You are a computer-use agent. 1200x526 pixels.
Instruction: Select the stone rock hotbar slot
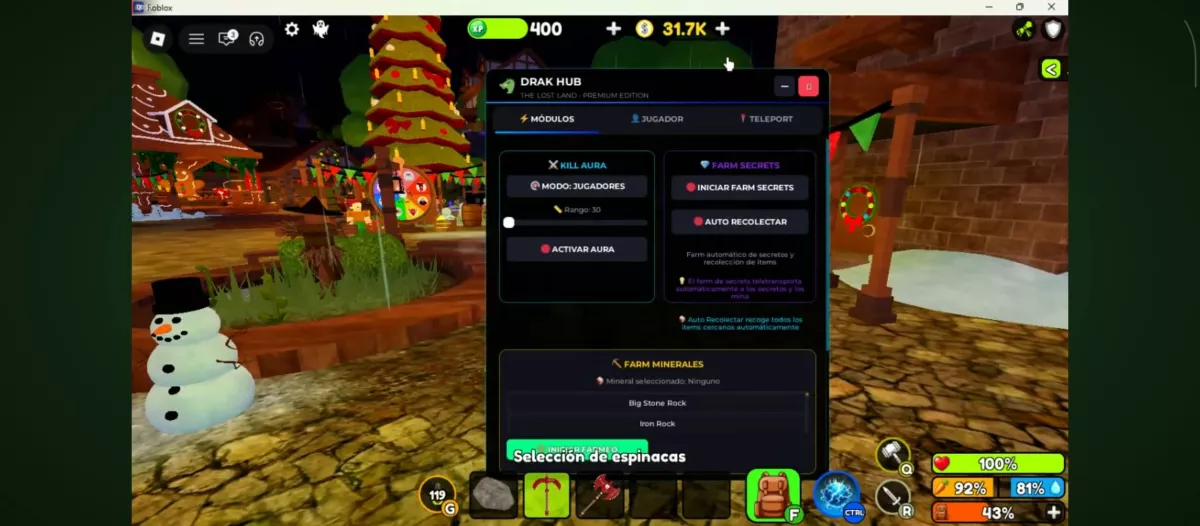tap(493, 495)
